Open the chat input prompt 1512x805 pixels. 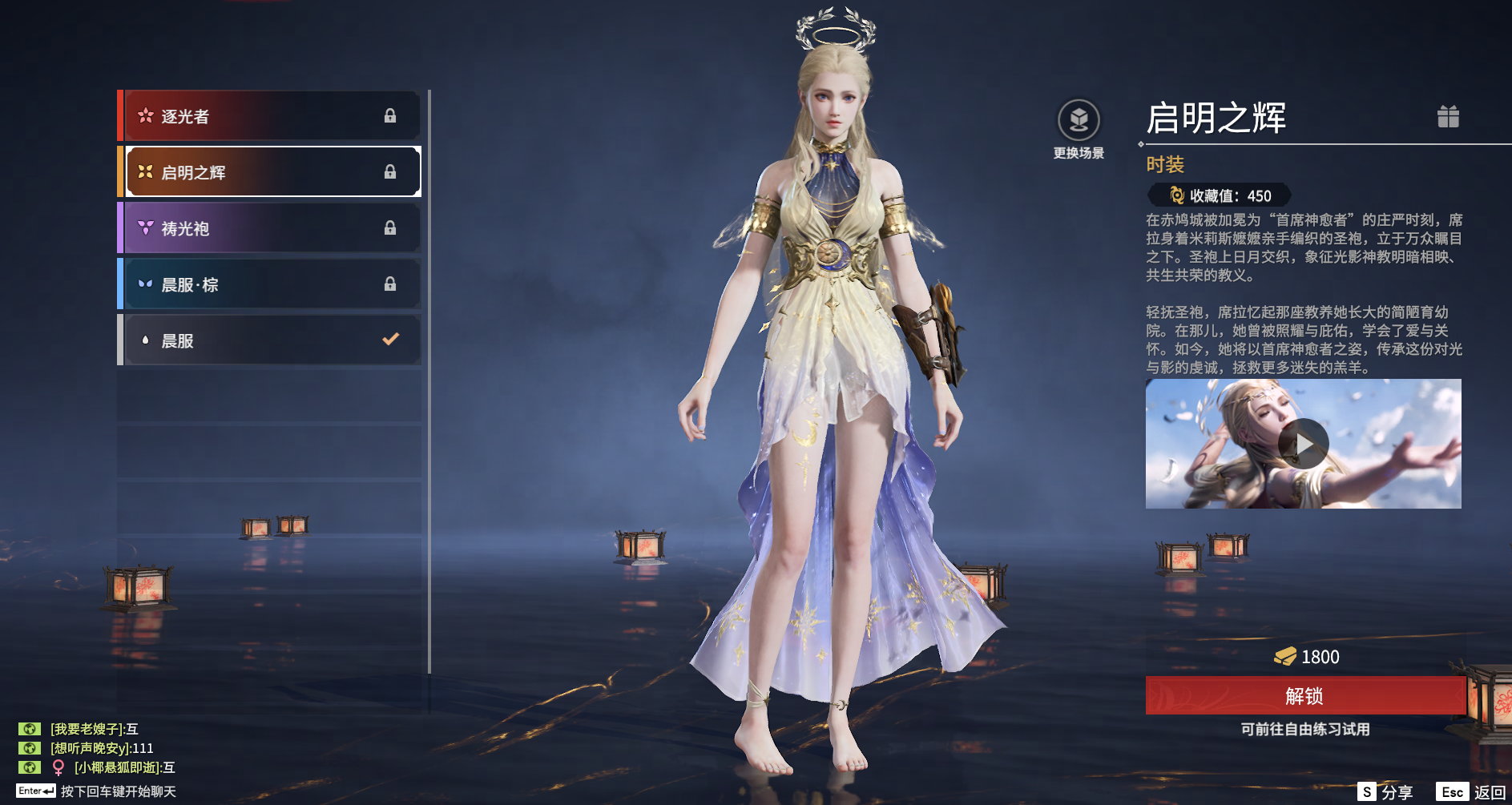coord(118,791)
